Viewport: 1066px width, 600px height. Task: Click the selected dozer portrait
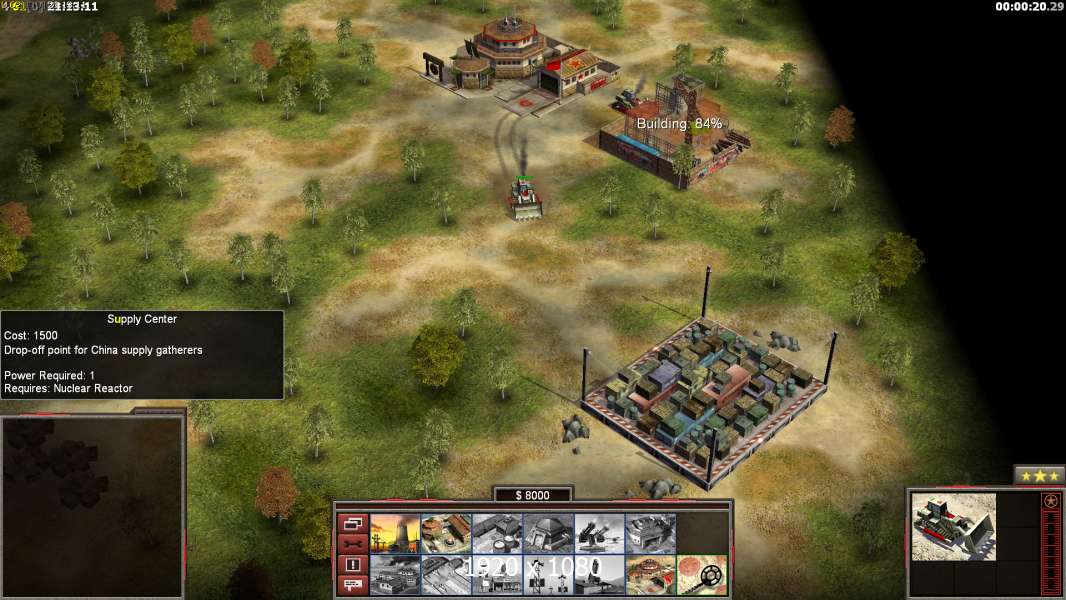coord(954,525)
